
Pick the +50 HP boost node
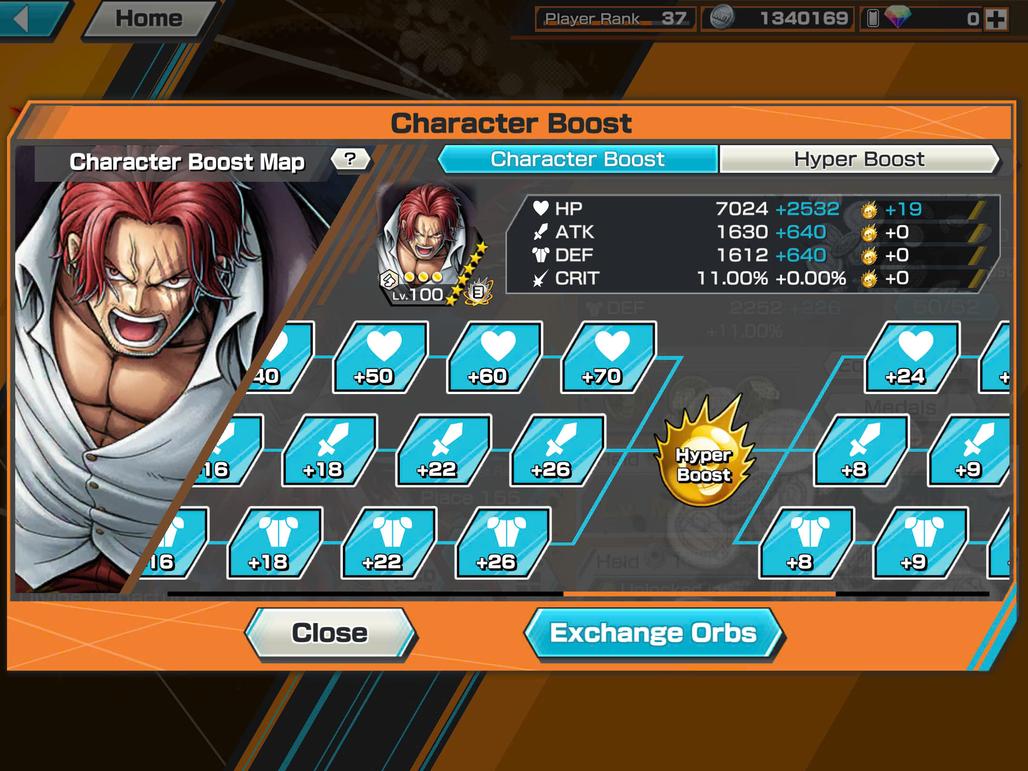379,356
